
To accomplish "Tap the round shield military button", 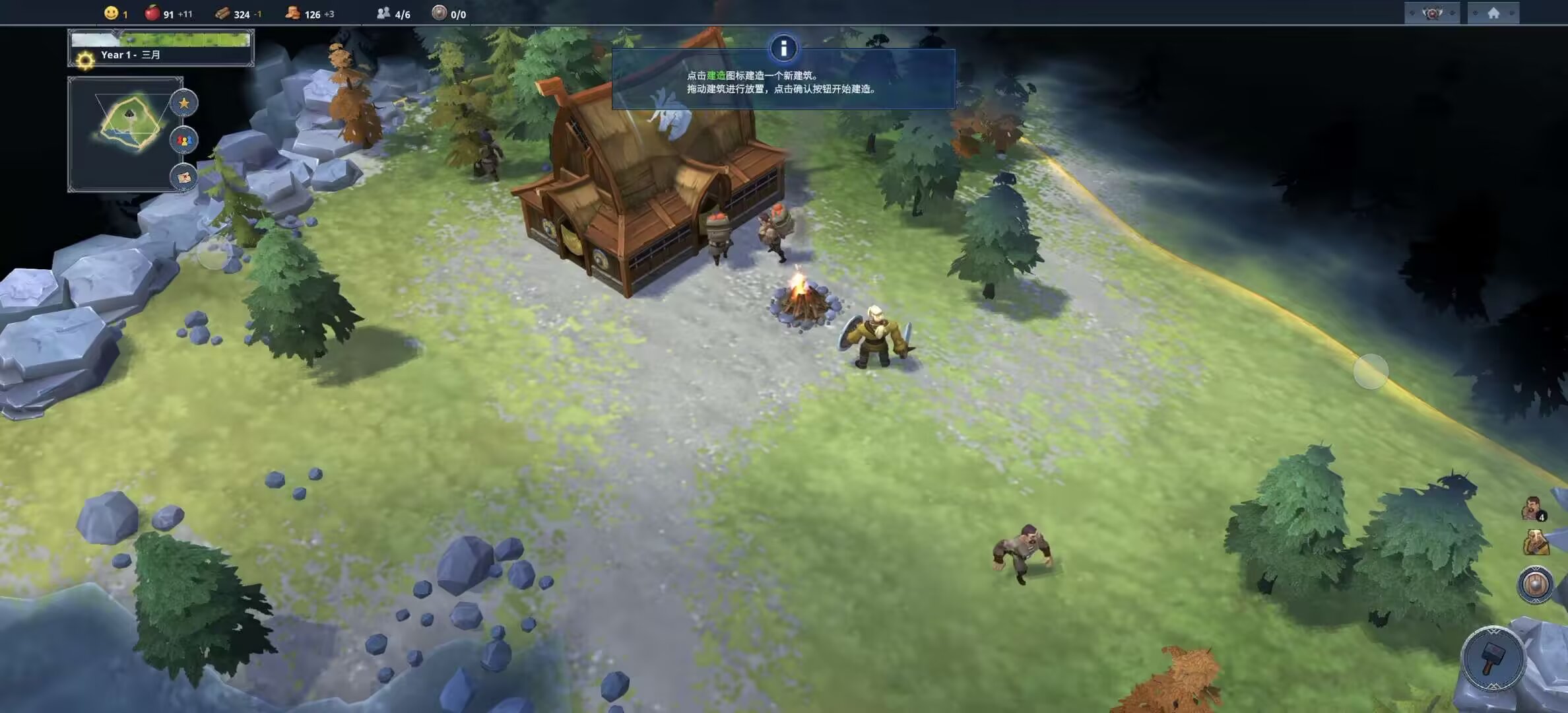I will [1535, 585].
